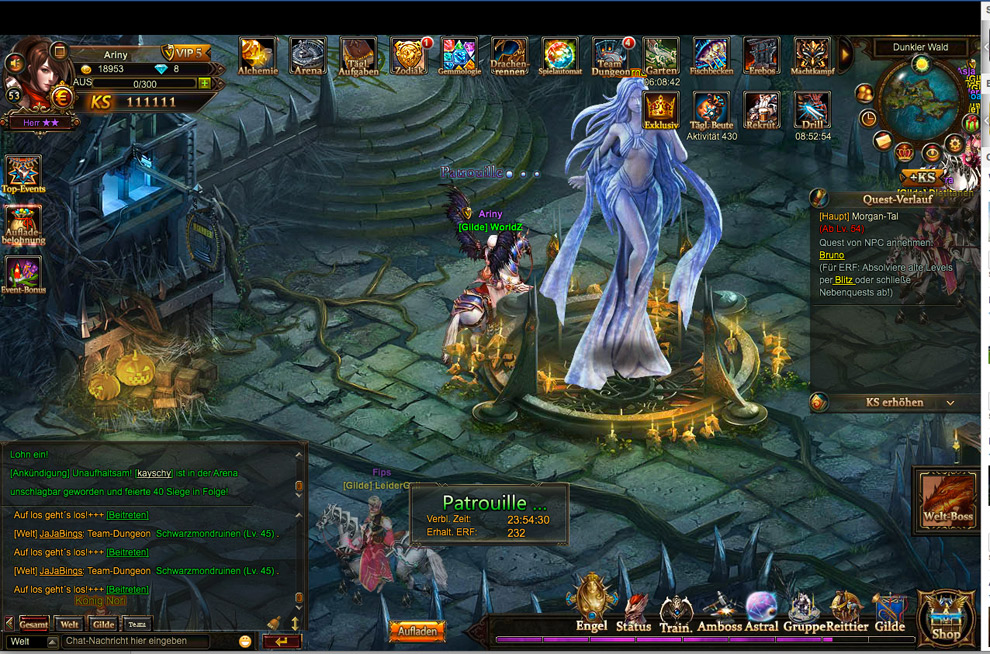Switch chat to the Gilde tab

103,624
